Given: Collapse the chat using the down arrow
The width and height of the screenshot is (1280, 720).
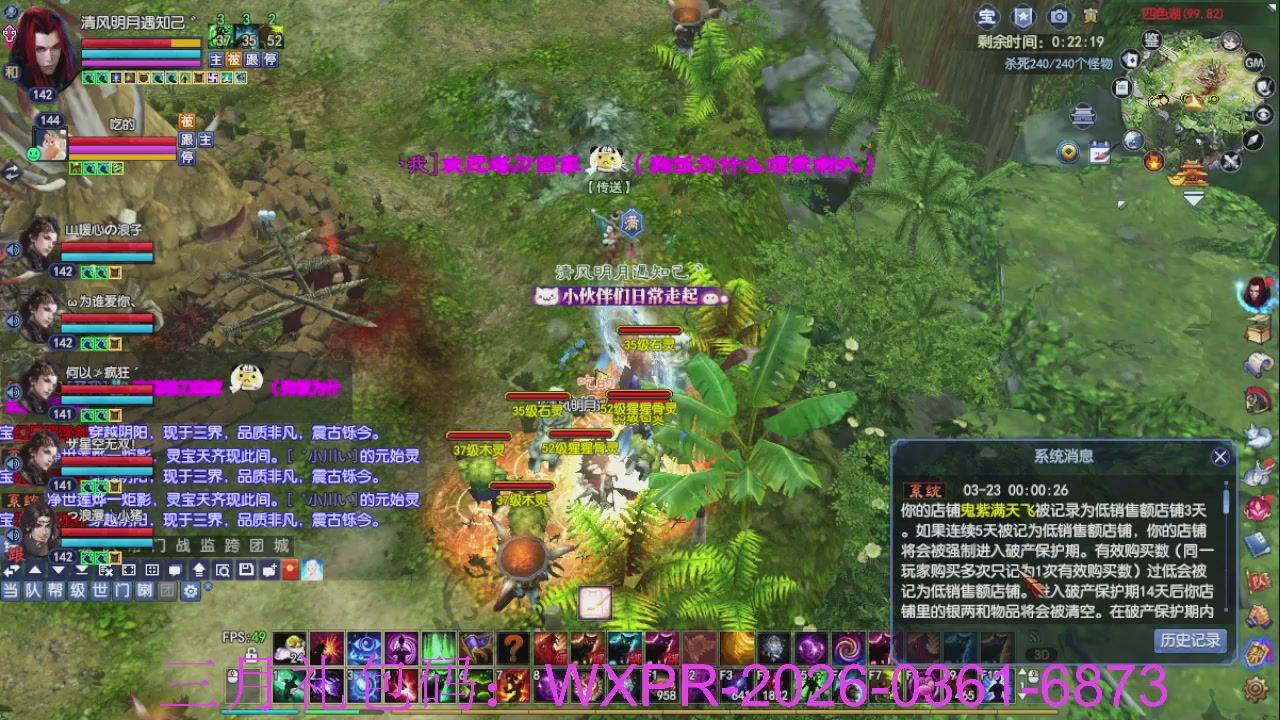Looking at the screenshot, I should (x=57, y=569).
